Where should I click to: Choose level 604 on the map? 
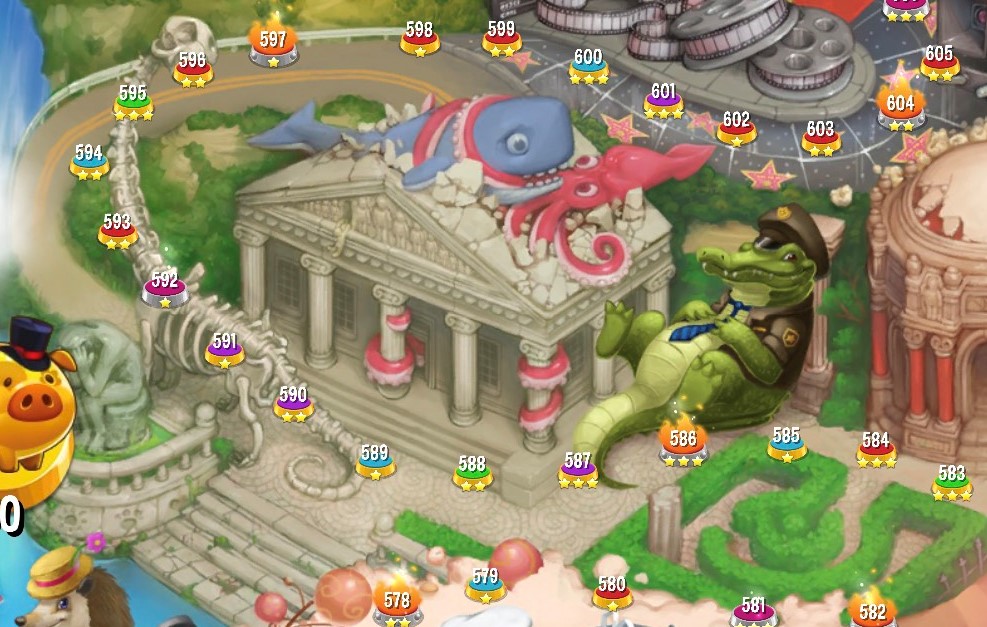pos(900,108)
